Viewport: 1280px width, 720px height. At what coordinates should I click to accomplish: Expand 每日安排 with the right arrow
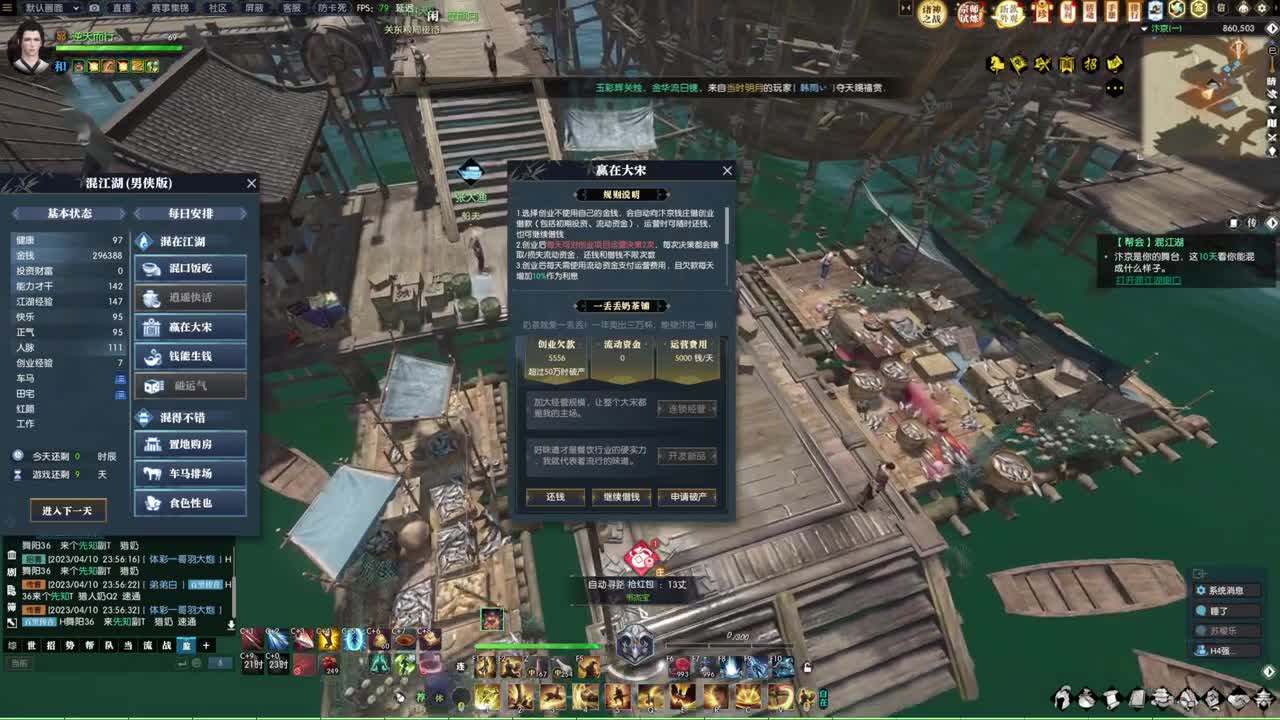coord(243,213)
